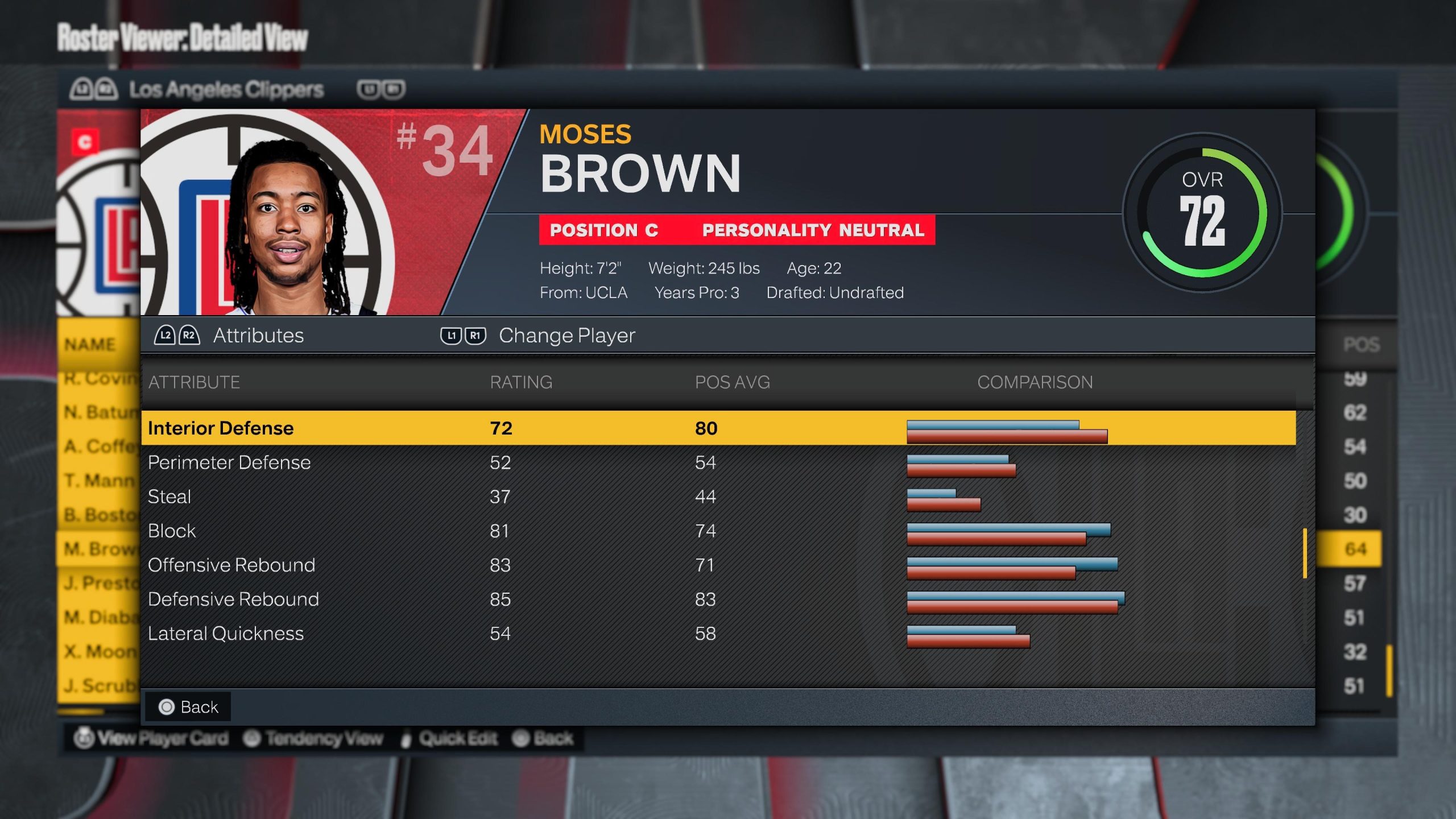Open the Quick Edit option
Screen dimensions: 1456x819
coord(450,738)
